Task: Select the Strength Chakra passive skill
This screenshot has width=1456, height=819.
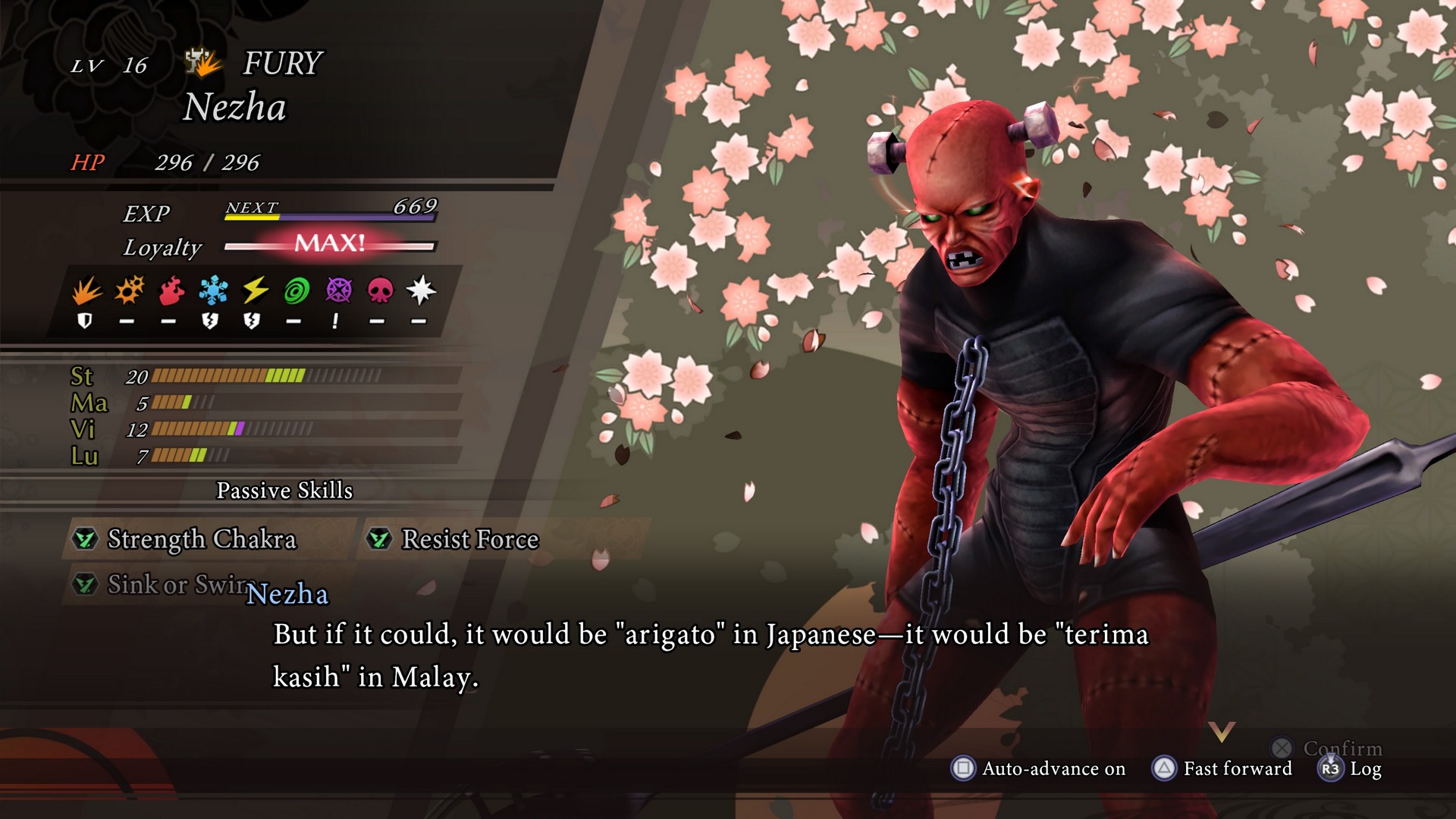Action: pos(202,539)
